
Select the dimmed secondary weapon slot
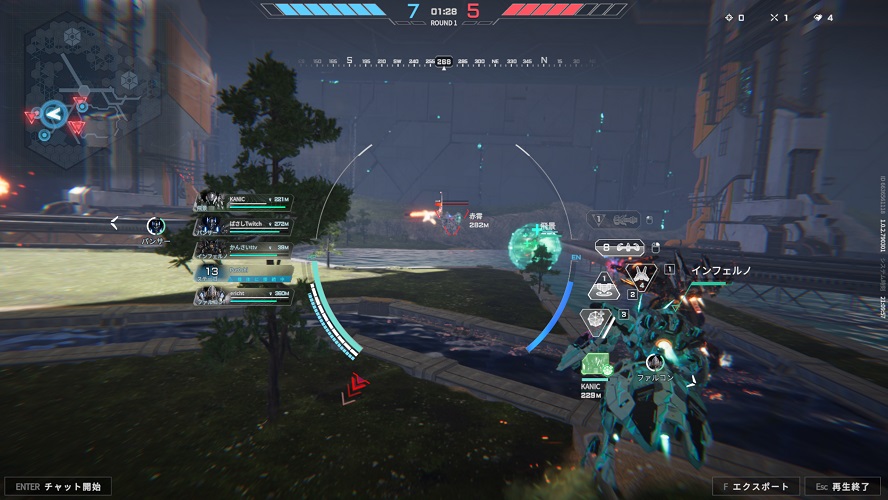pos(615,218)
